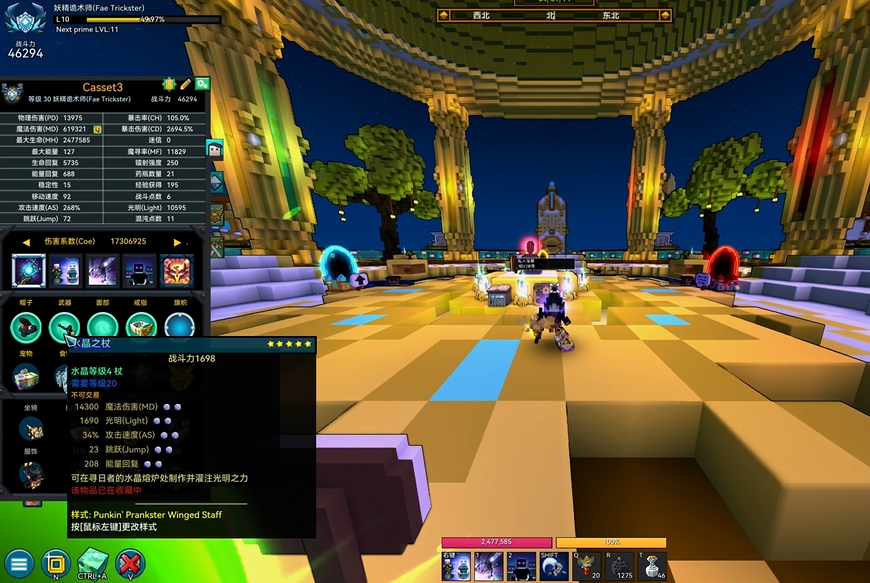This screenshot has width=870, height=583.
Task: Open the green gear settings button
Action: [202, 85]
